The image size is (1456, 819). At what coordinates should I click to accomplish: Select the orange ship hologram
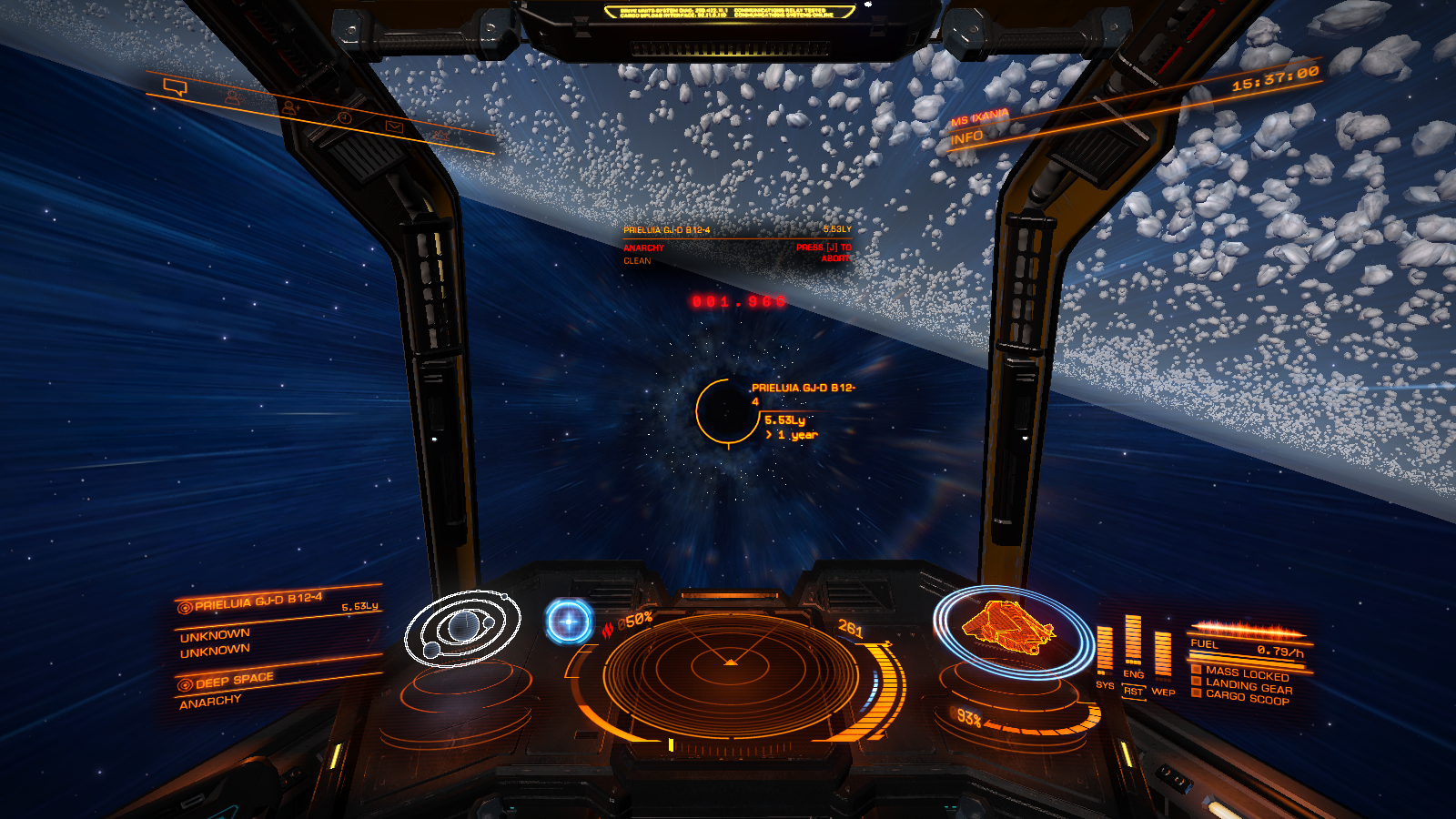click(1010, 627)
